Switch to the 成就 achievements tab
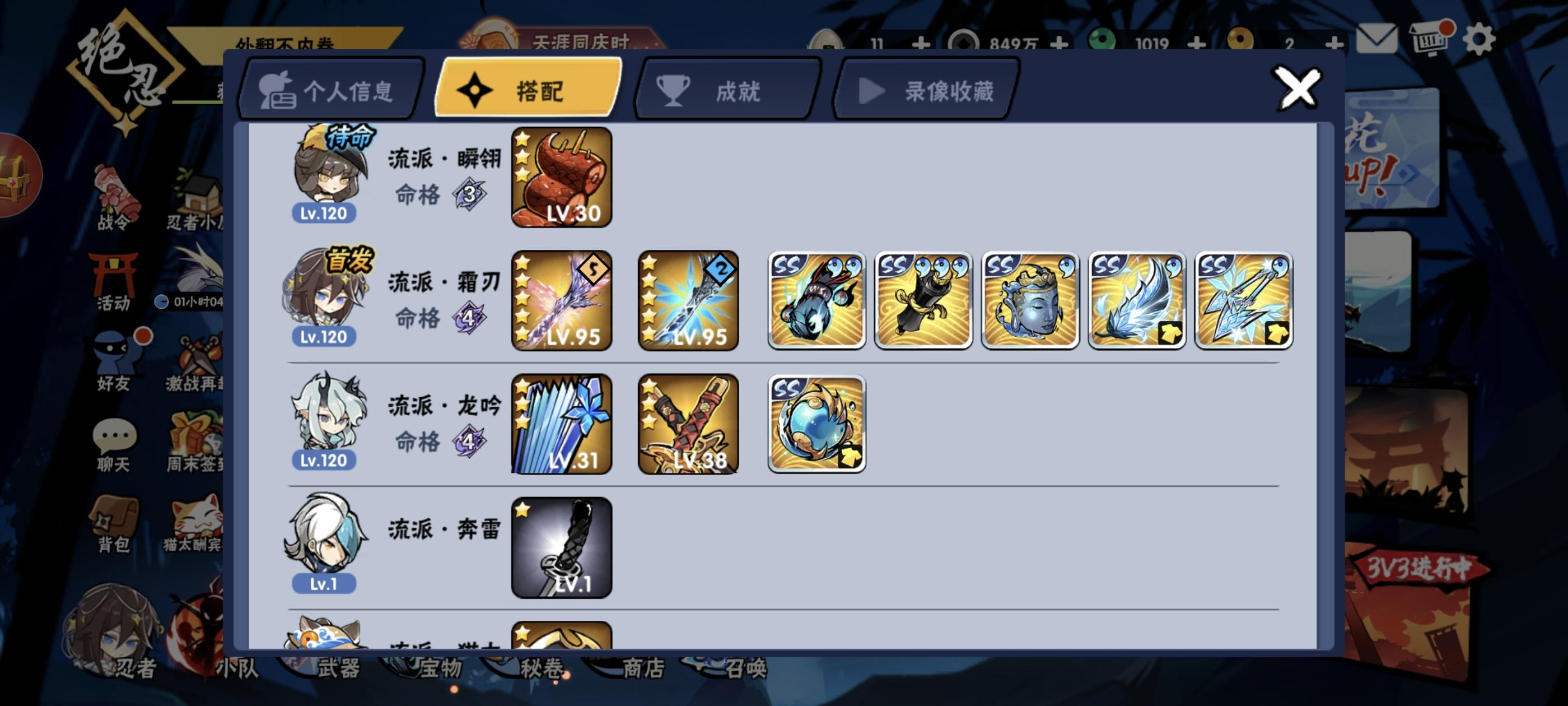 point(724,90)
